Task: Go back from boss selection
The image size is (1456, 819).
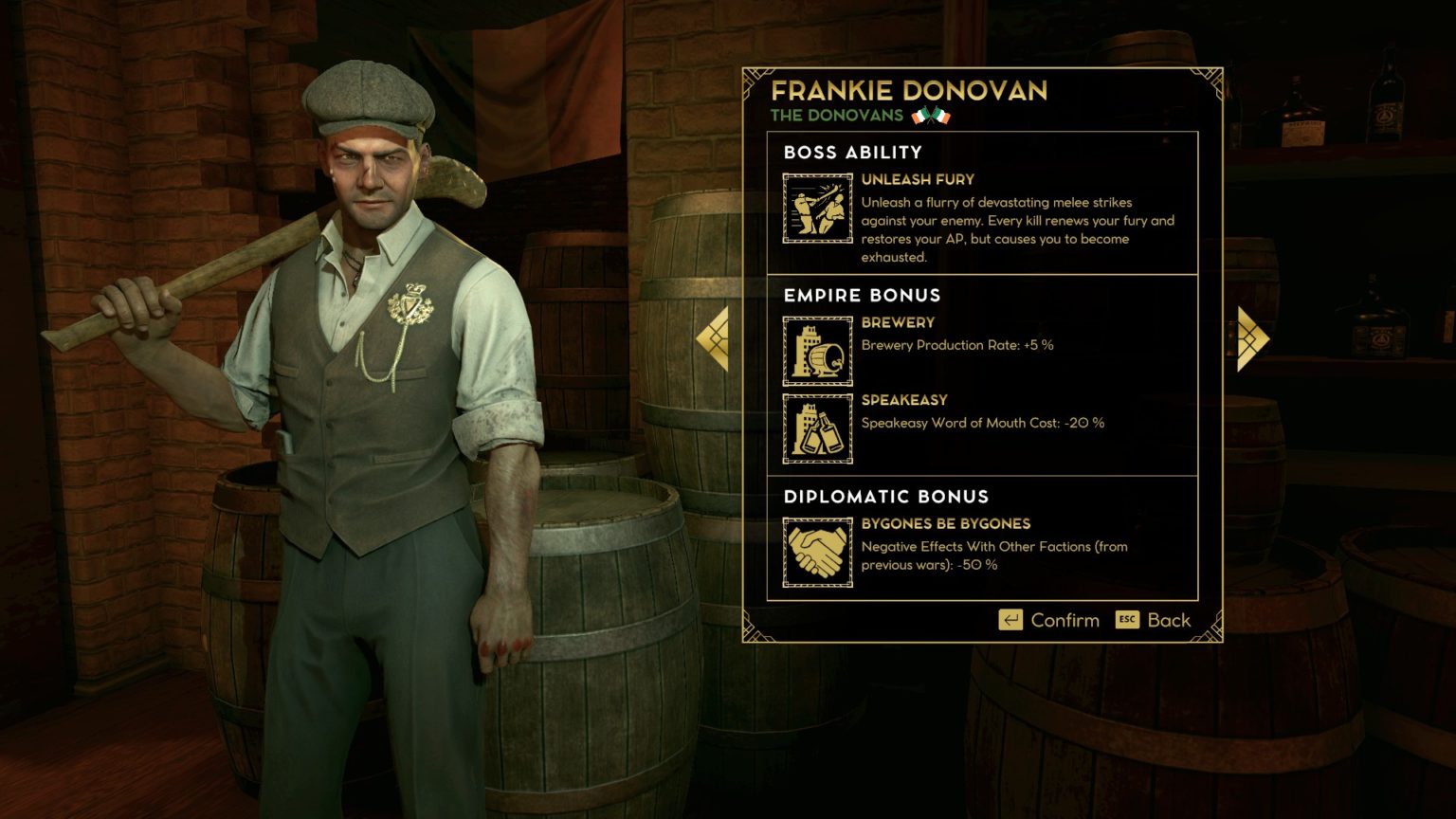Action: pyautogui.click(x=1153, y=620)
